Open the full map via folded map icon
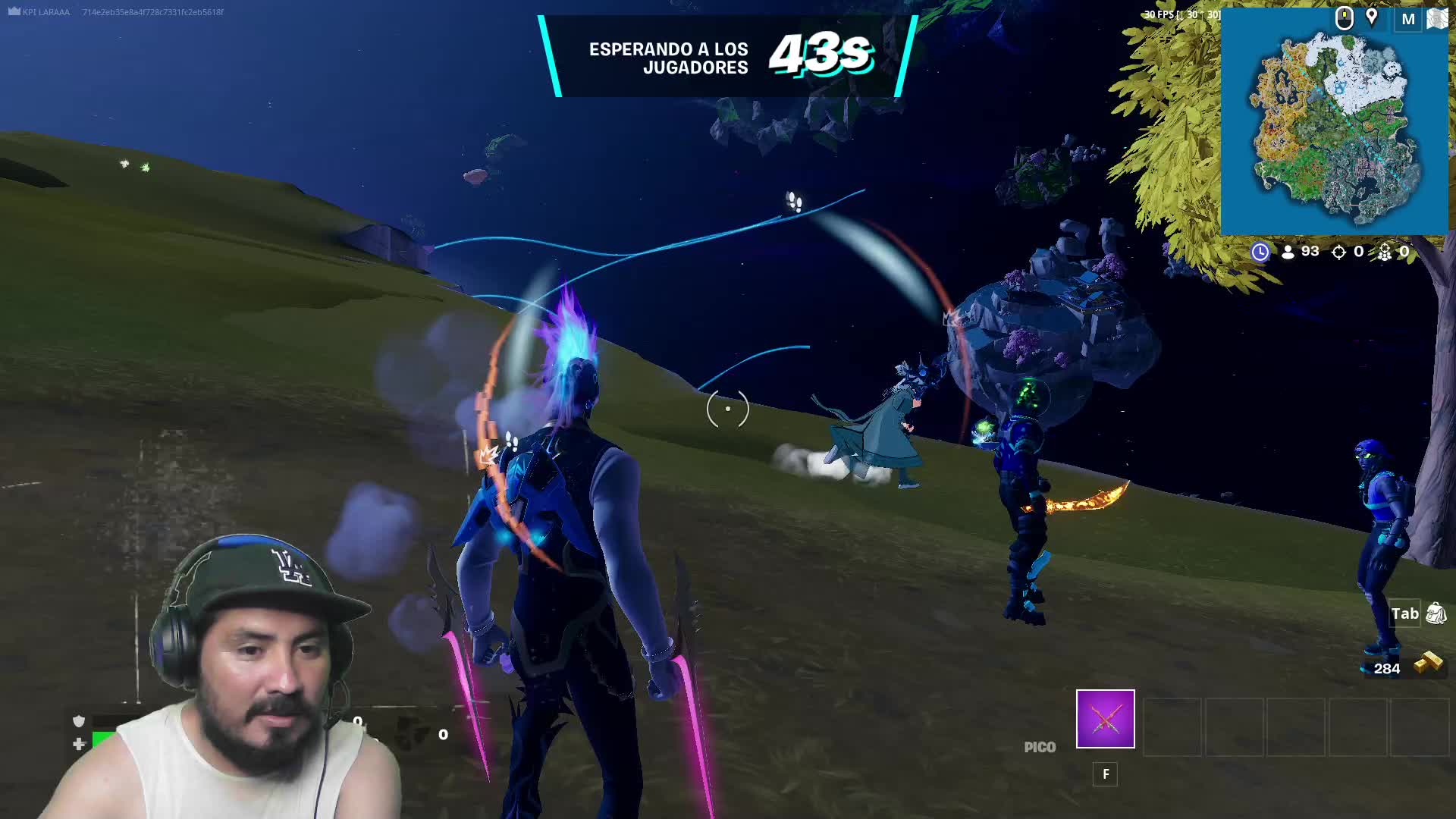 click(x=1437, y=19)
